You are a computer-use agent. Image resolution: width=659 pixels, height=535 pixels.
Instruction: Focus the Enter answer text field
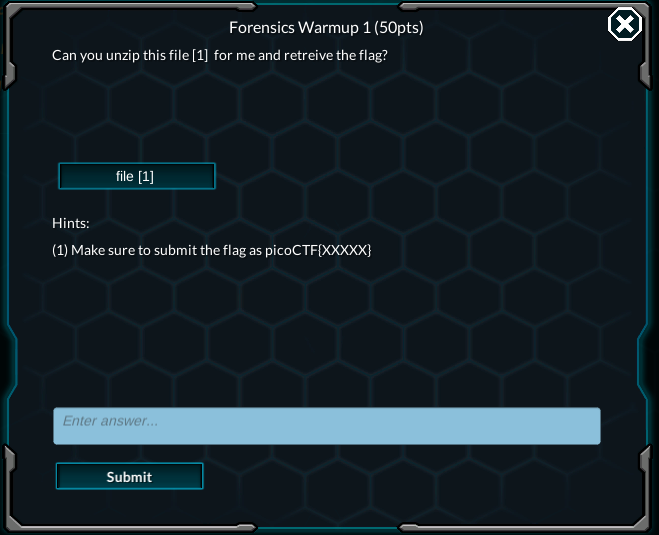(326, 425)
